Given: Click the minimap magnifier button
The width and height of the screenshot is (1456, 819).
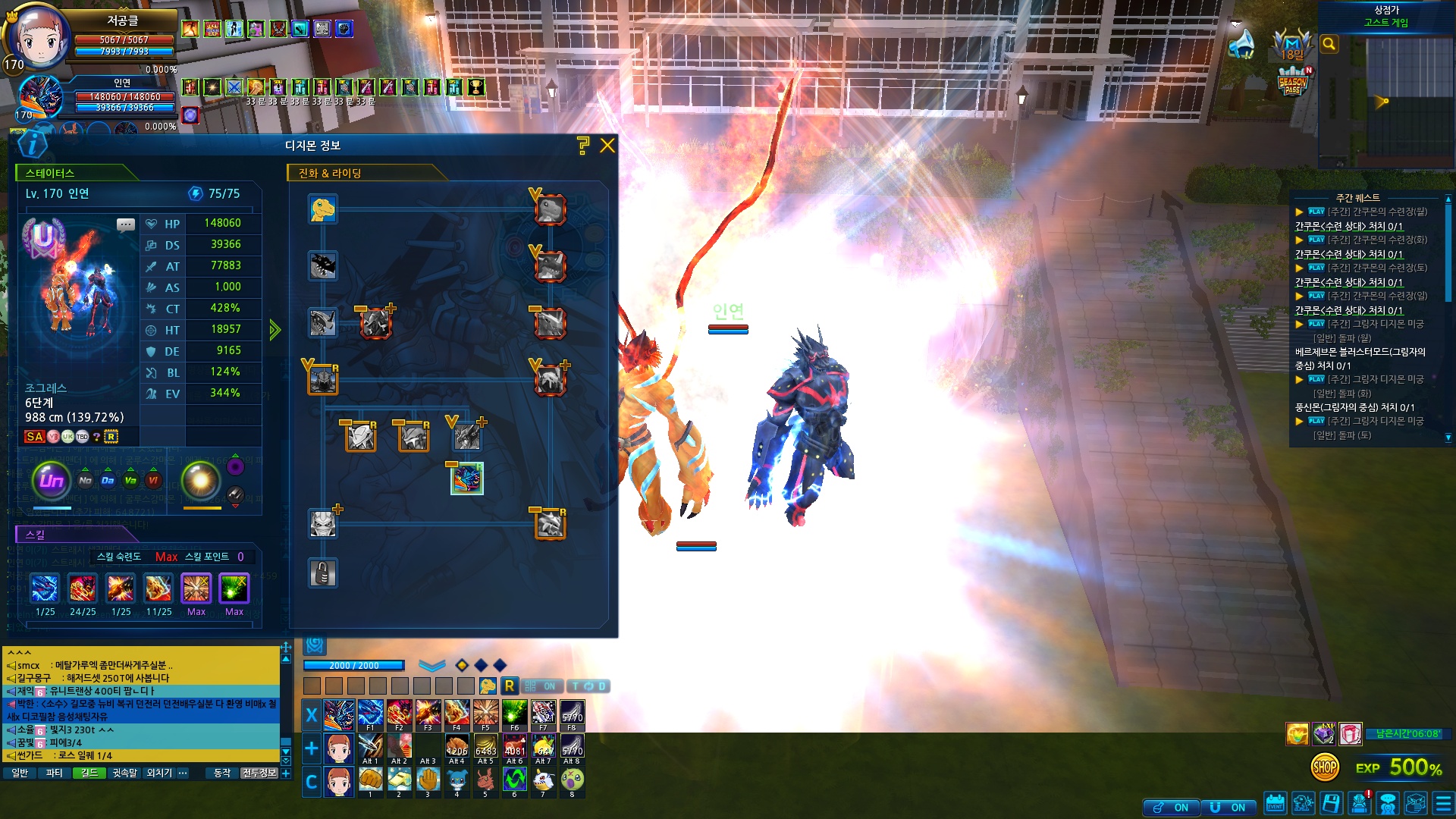Looking at the screenshot, I should pos(1329,44).
